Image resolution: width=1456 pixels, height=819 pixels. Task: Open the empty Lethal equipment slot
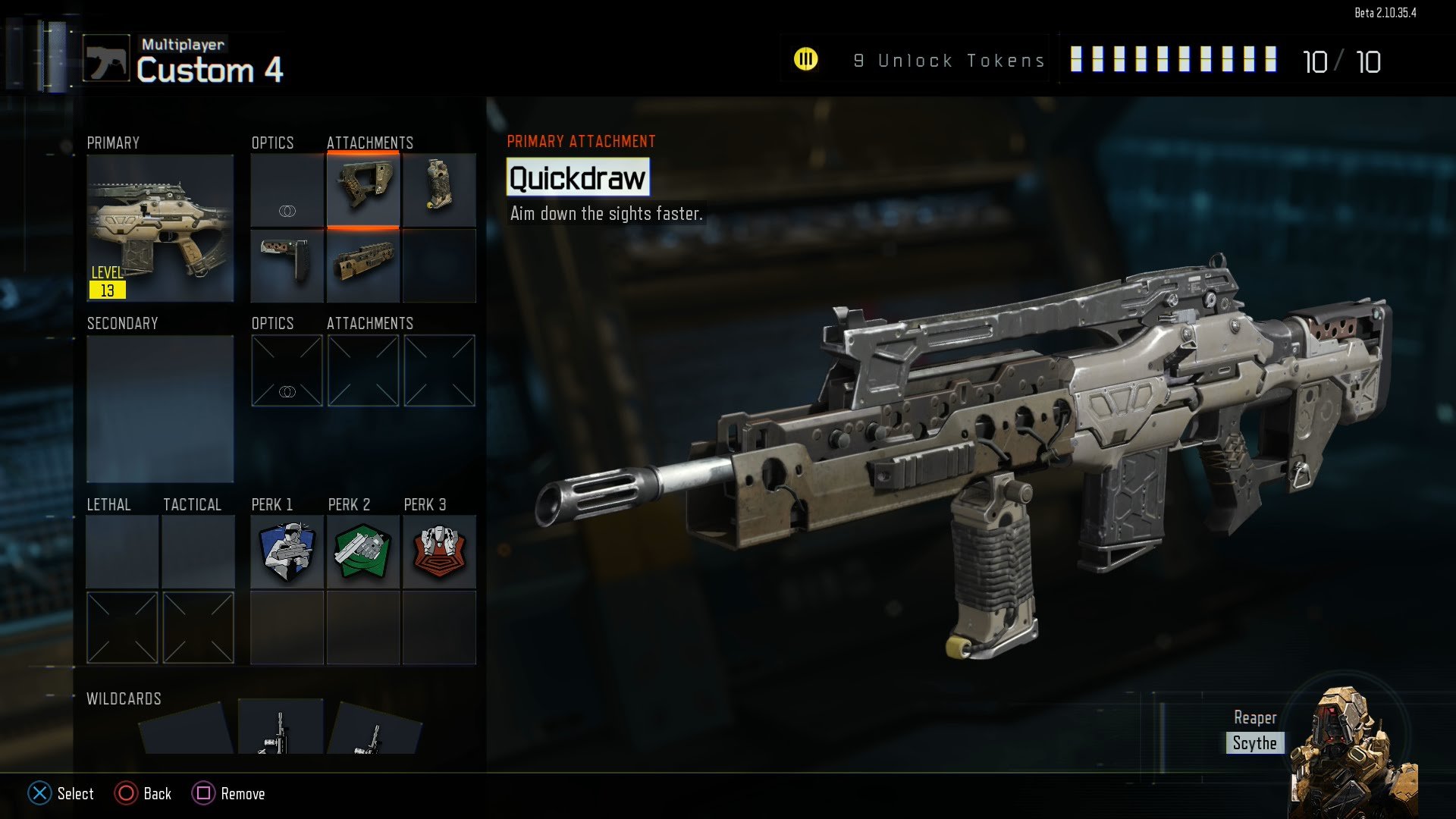tap(122, 551)
